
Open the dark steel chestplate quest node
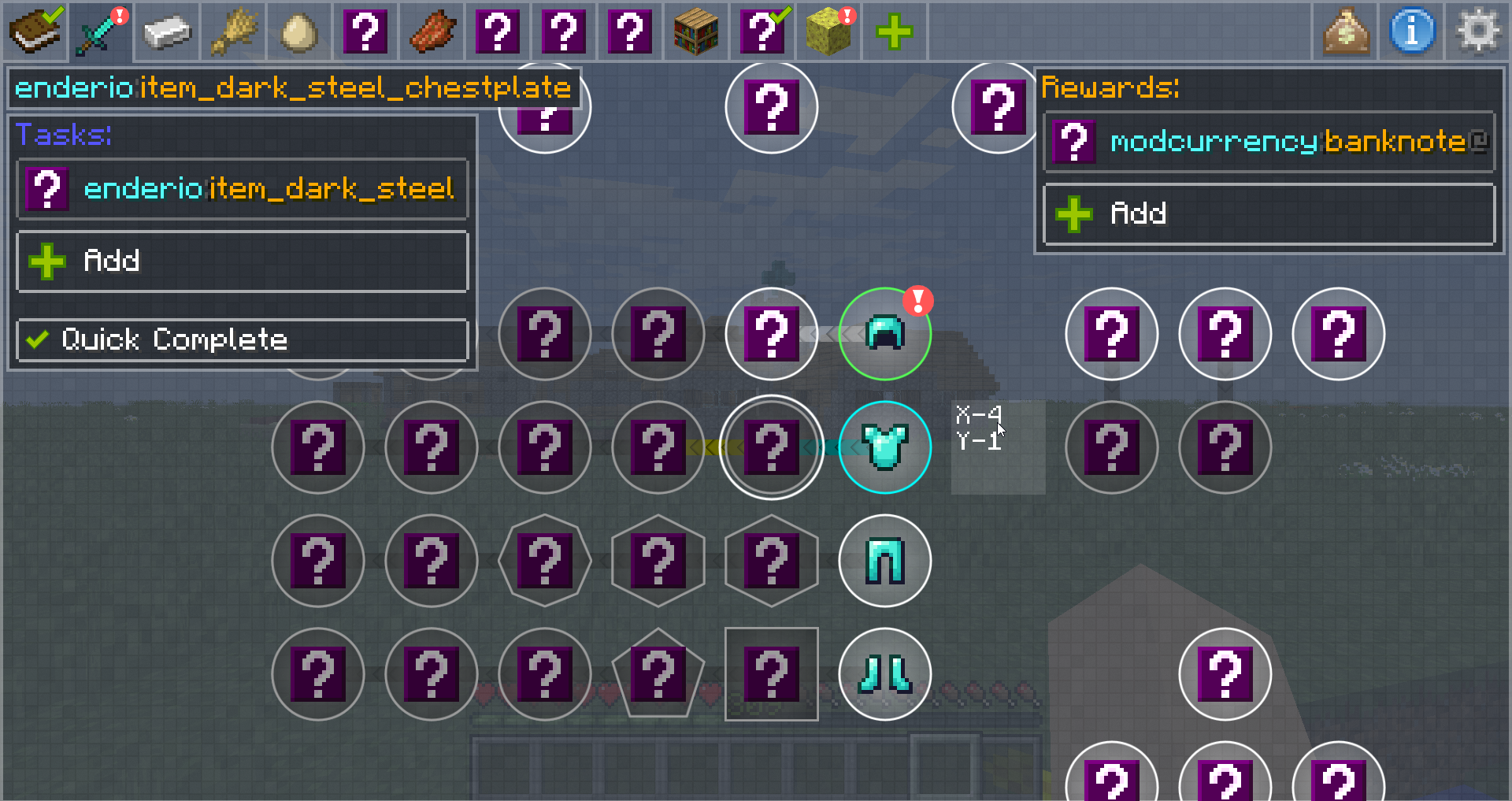(885, 447)
